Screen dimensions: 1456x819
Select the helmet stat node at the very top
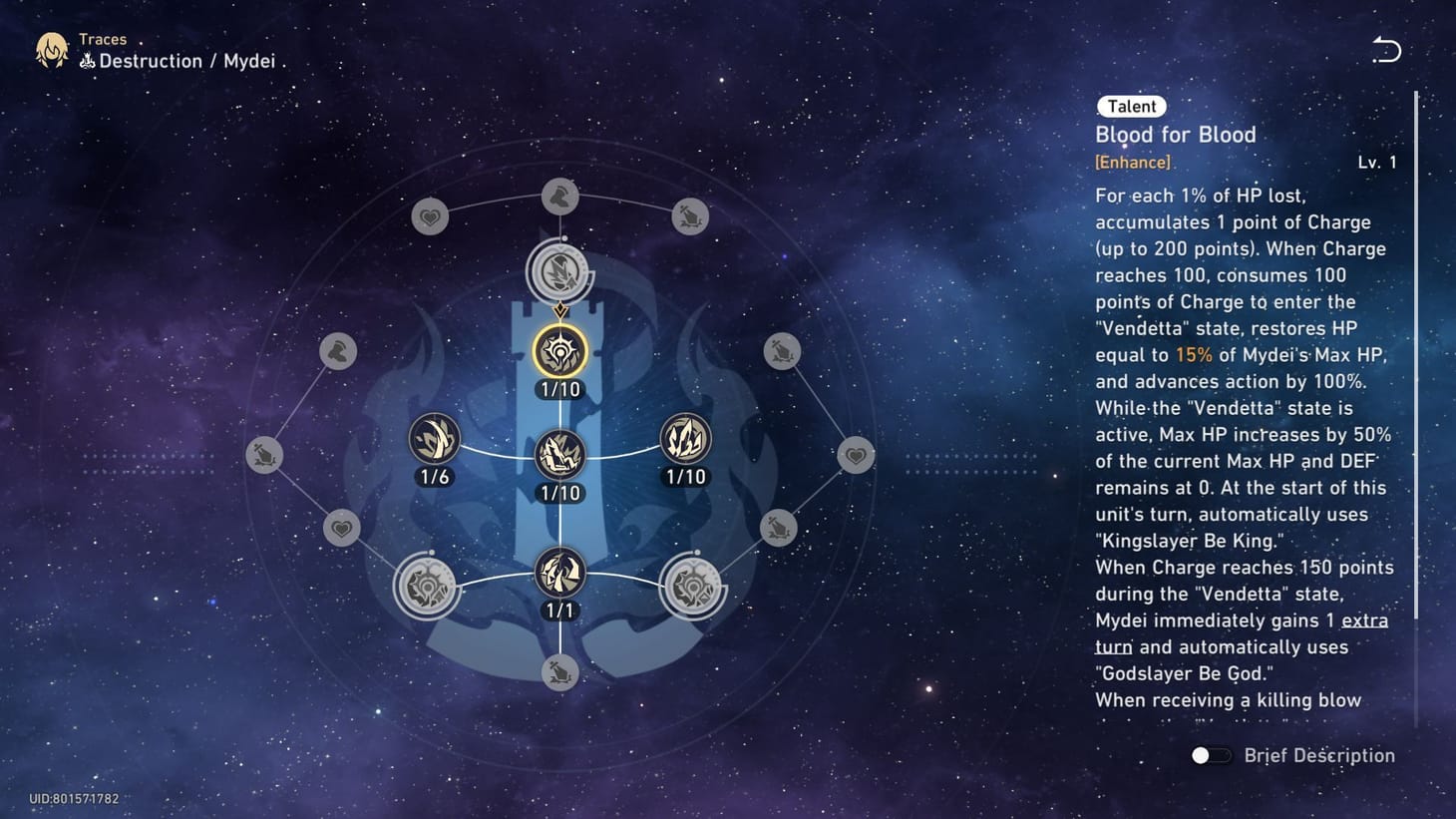click(x=561, y=197)
